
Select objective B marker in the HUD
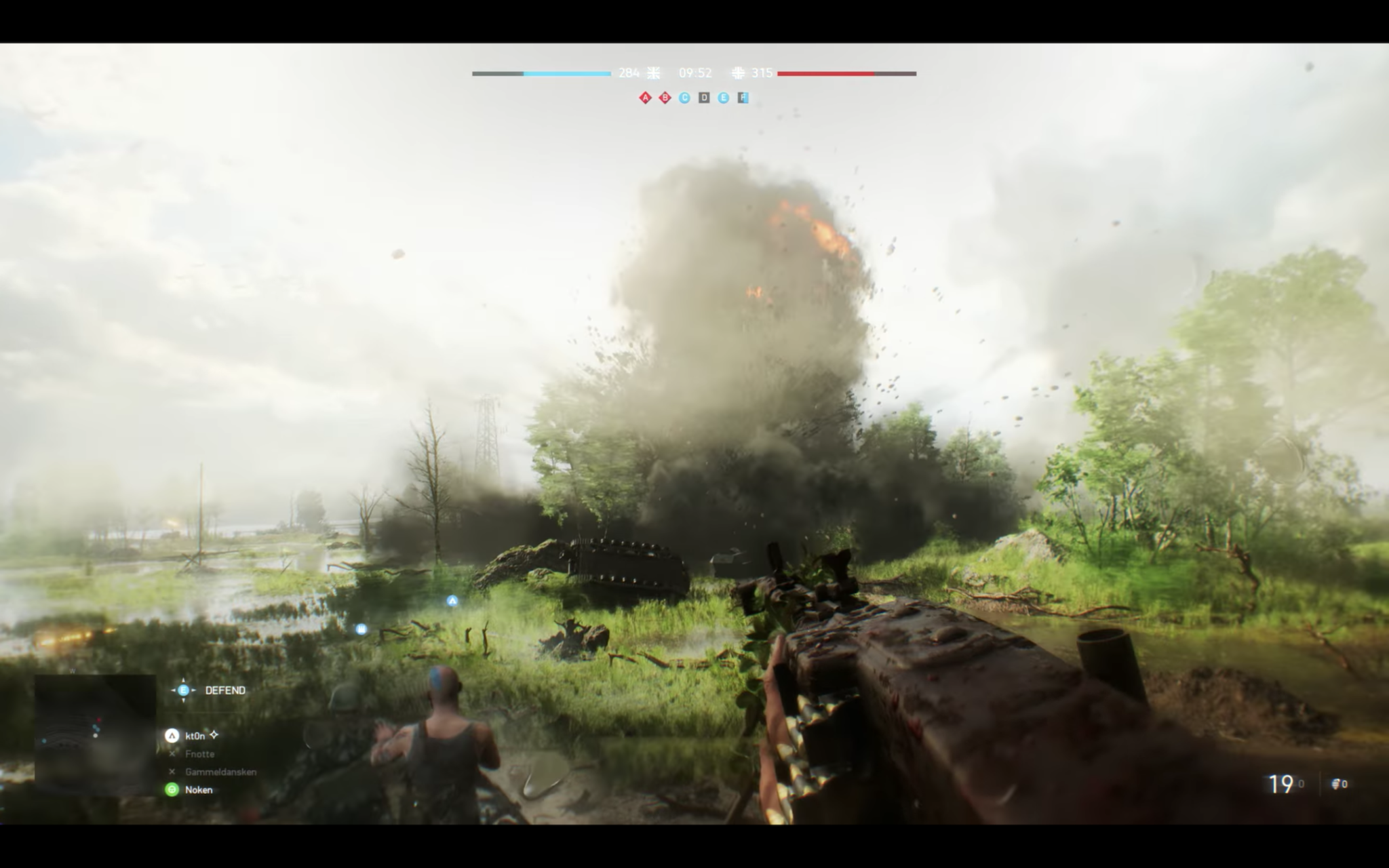663,98
